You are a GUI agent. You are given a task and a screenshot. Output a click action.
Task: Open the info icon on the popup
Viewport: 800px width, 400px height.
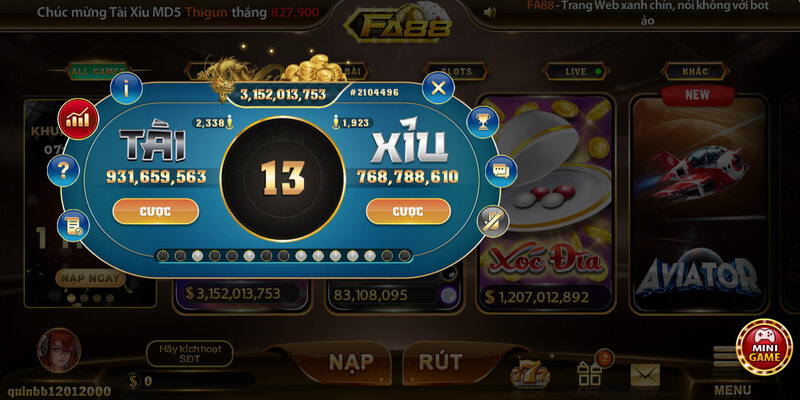(x=126, y=89)
